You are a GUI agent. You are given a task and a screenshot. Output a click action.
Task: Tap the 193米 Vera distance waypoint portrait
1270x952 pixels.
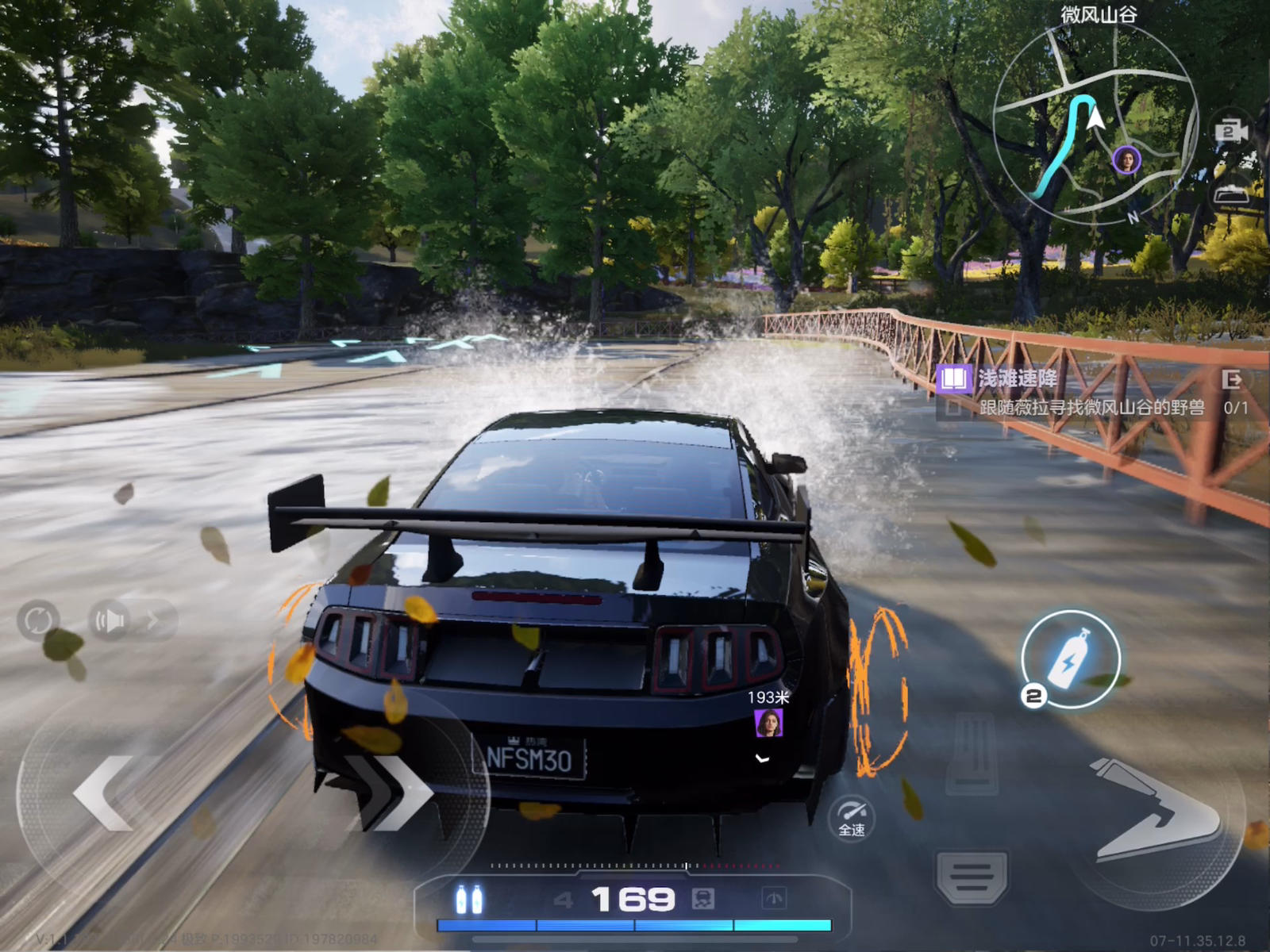point(768,723)
